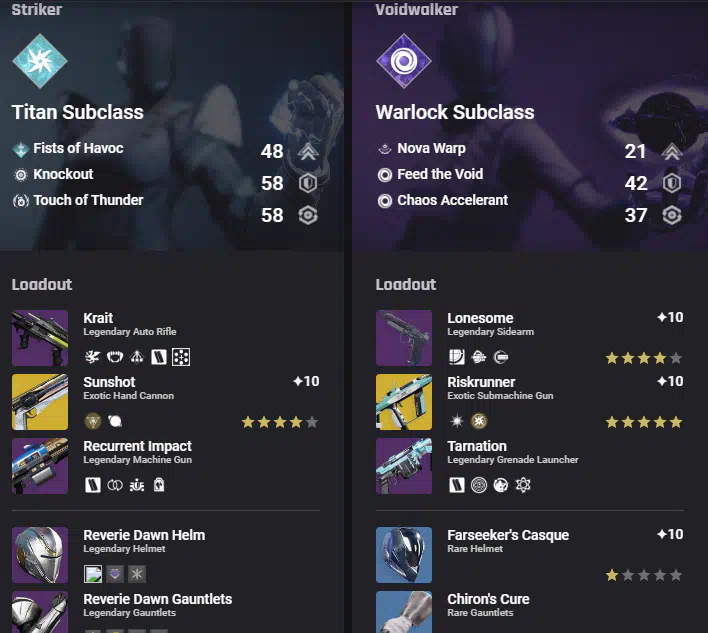Select the Recurrent Impact machine gun thumbnail
Screen dimensions: 708x633
tap(40, 466)
